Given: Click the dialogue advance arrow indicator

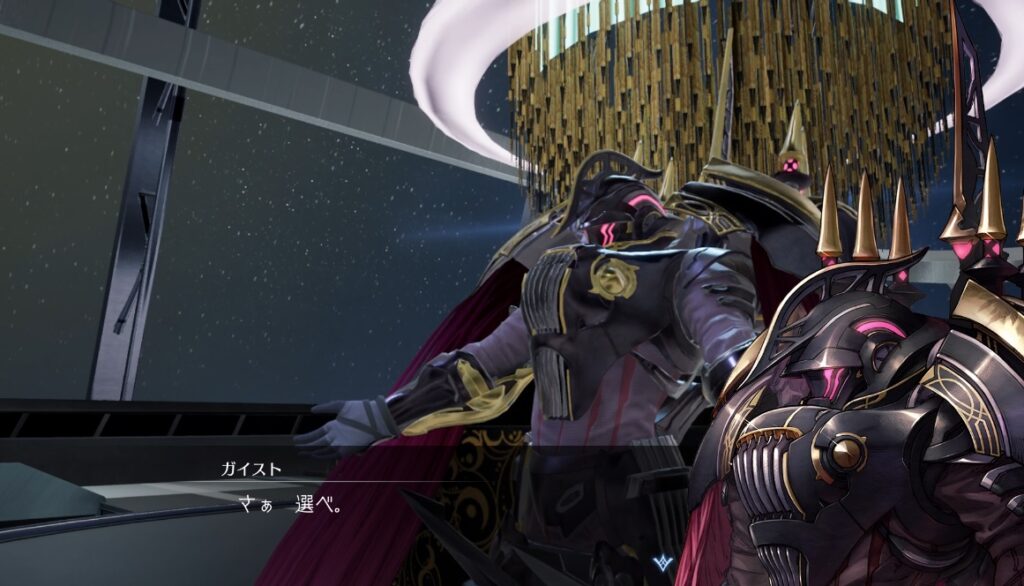Looking at the screenshot, I should click(x=662, y=563).
